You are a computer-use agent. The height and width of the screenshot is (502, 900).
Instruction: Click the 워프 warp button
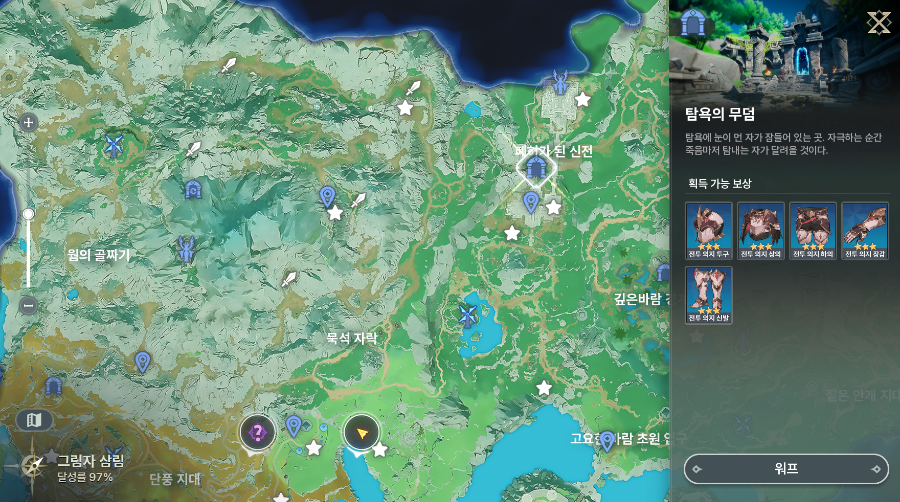(787, 468)
